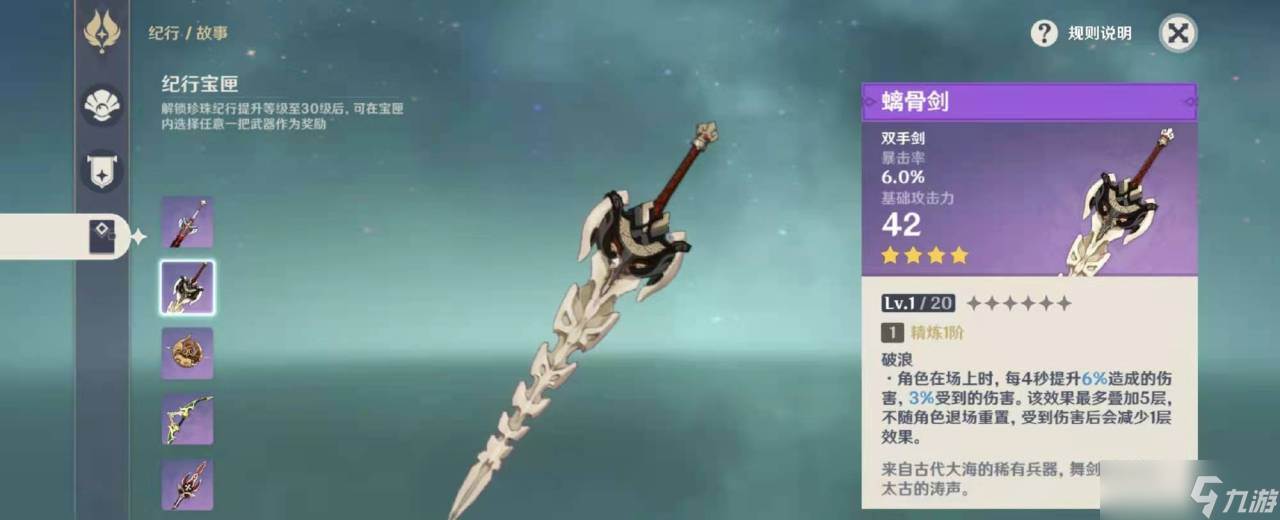Select the book icon sidebar tab
Screen dimensions: 1280x520
[102, 237]
